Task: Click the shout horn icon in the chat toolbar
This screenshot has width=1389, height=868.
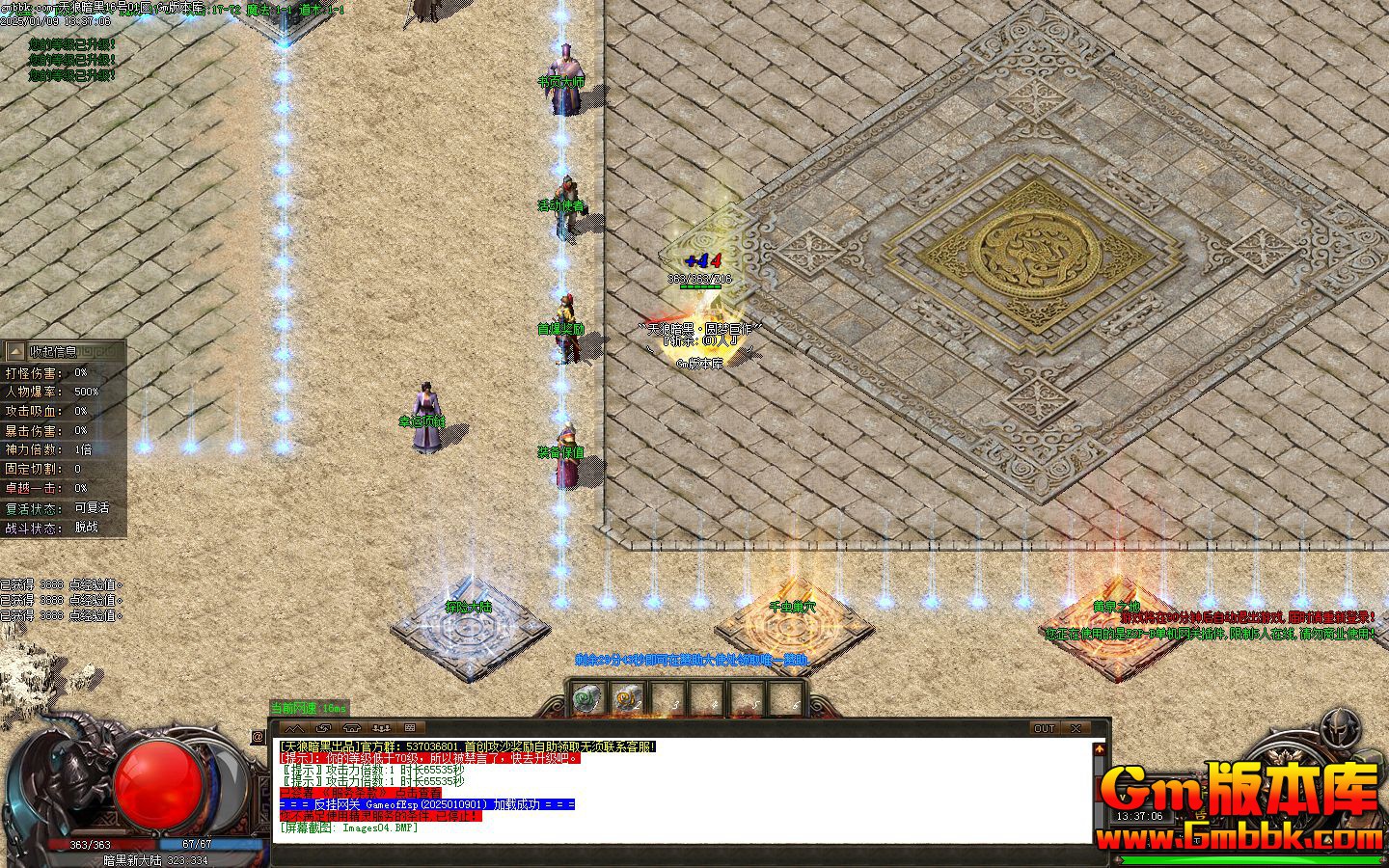Action: [x=352, y=728]
